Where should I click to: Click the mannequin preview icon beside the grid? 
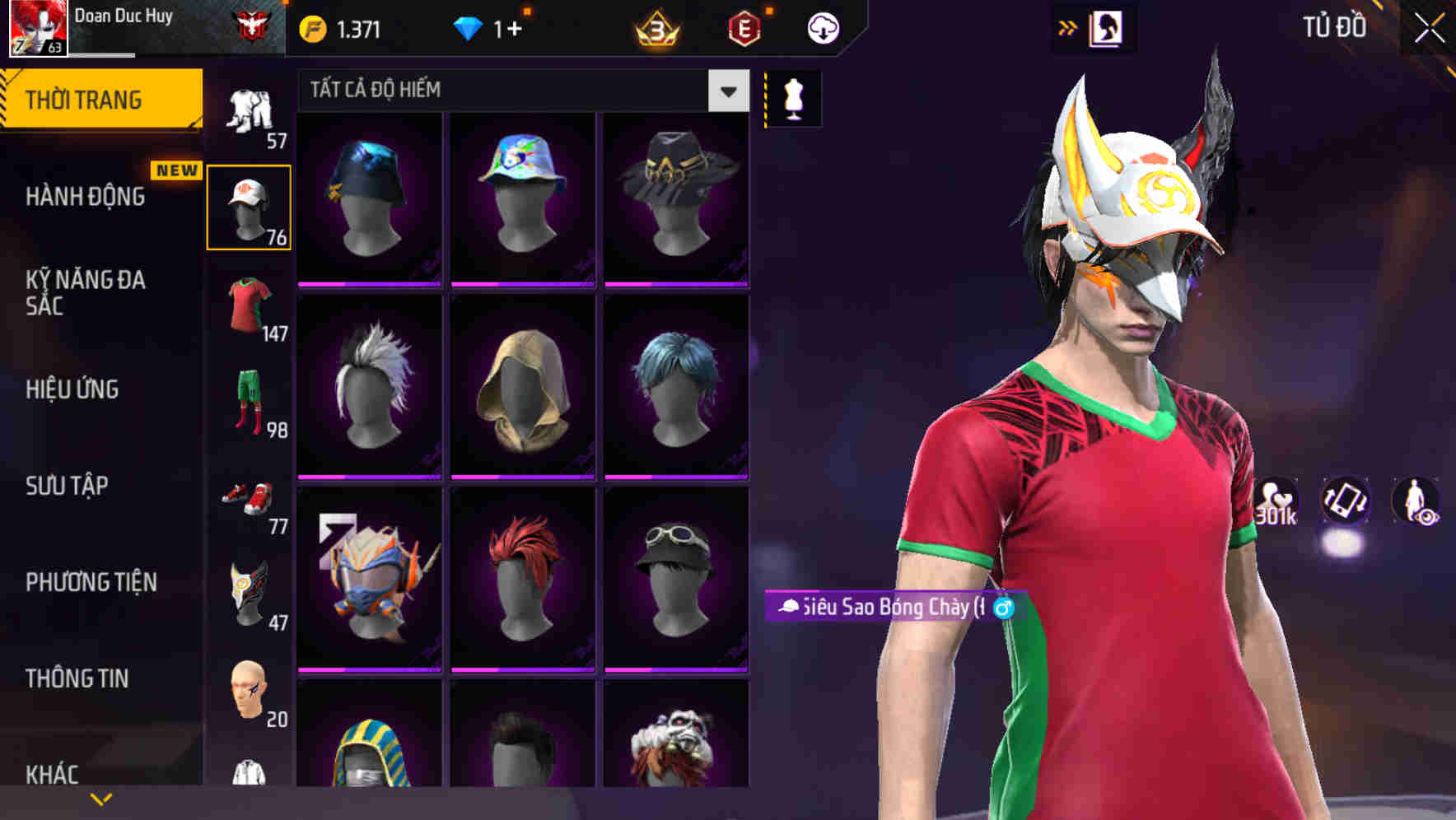tap(793, 97)
